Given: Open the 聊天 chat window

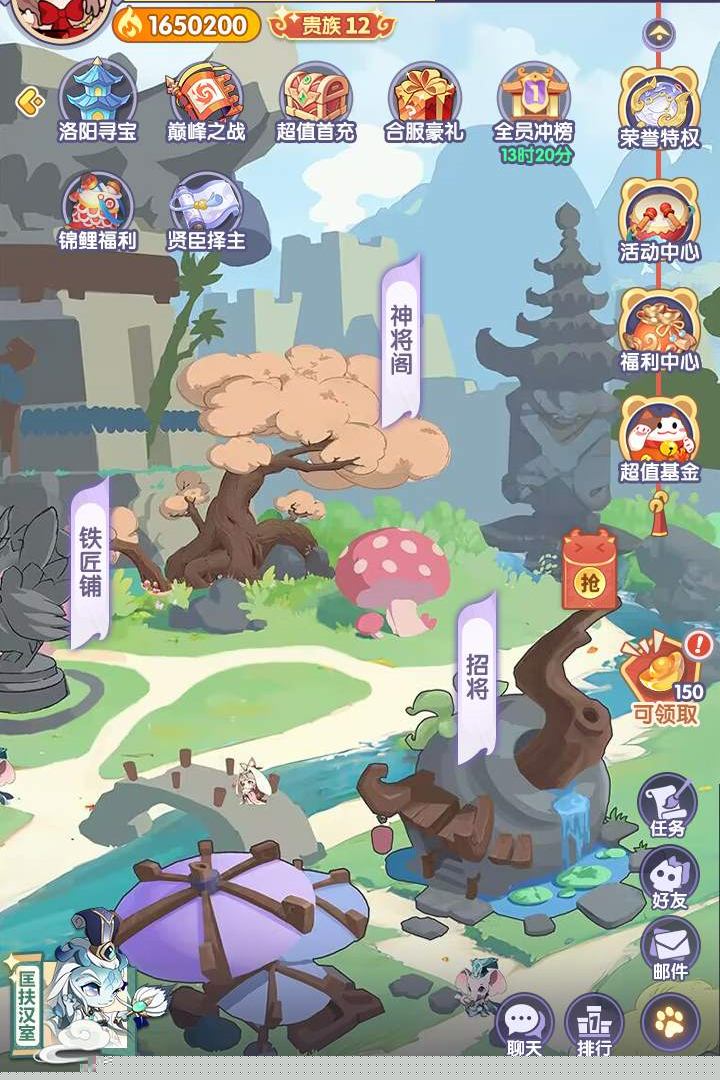Looking at the screenshot, I should point(524,1023).
